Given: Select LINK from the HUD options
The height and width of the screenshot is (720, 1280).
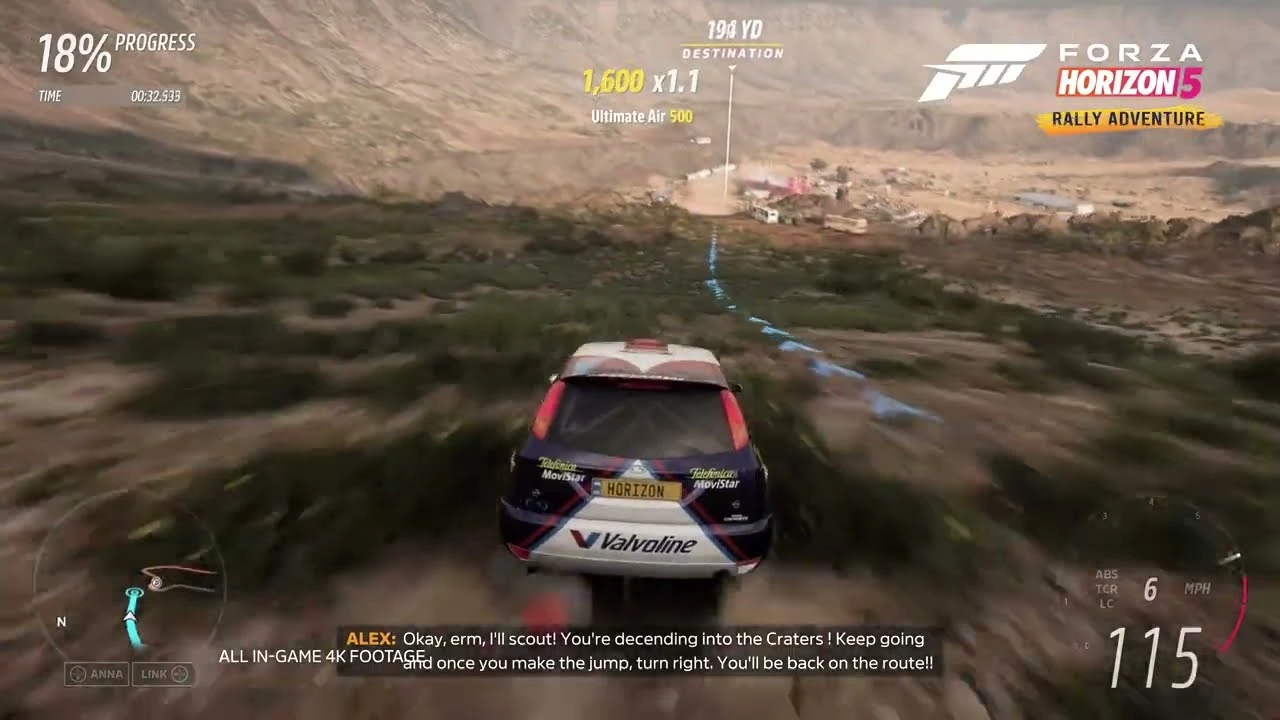Looking at the screenshot, I should (x=160, y=674).
